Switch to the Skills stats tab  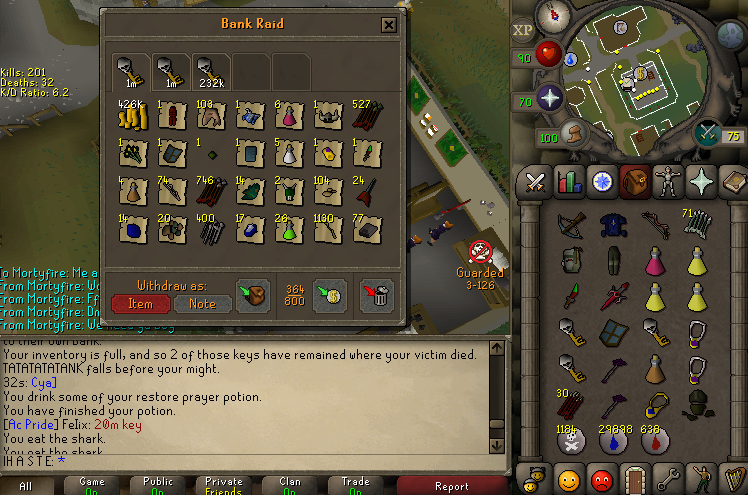tap(567, 182)
